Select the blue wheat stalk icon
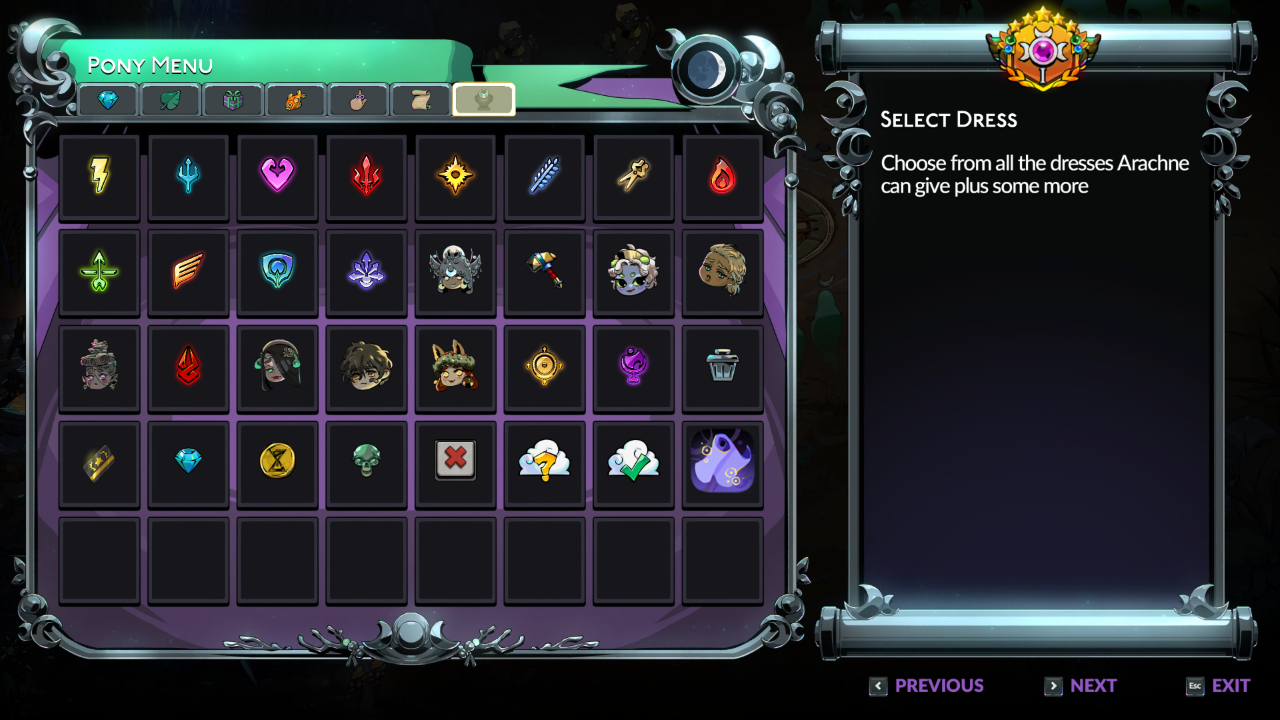The image size is (1280, 720). tap(544, 176)
